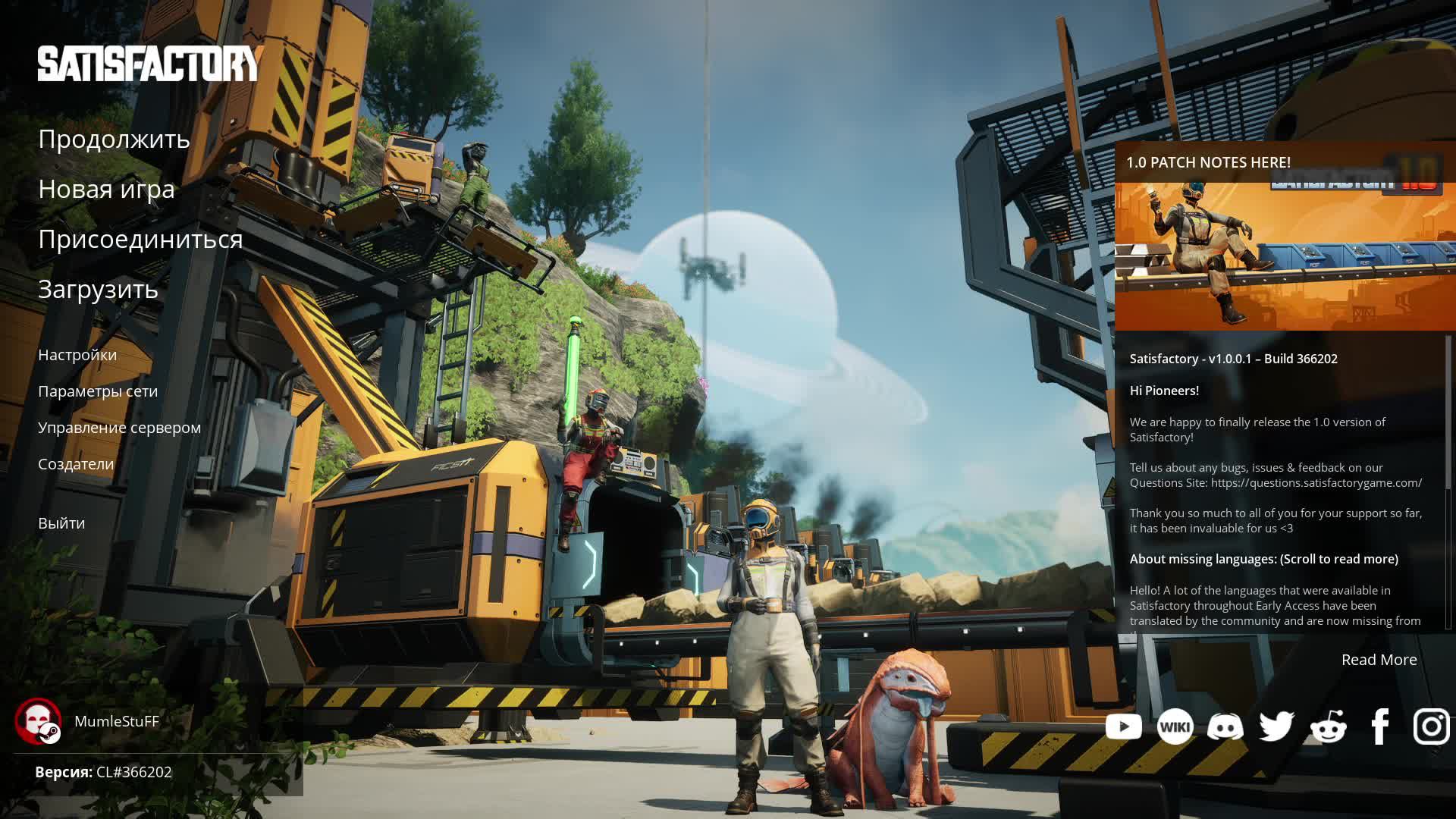The width and height of the screenshot is (1456, 819).
Task: Open Параметры сети network options
Action: [x=98, y=391]
